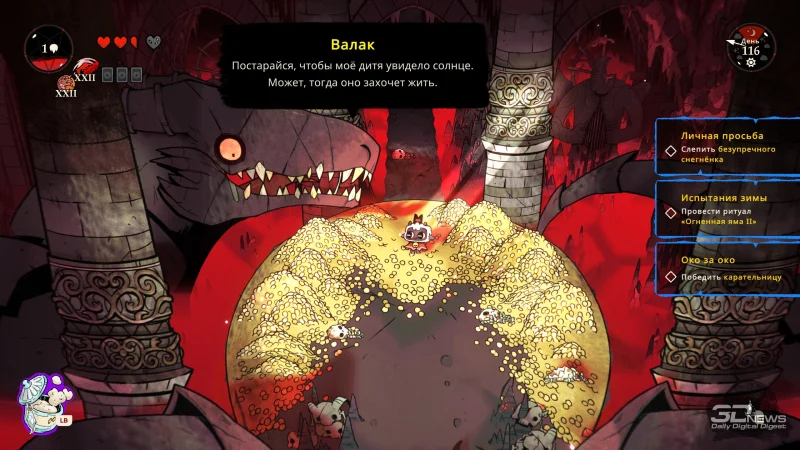Select the round curse icon
Screen dimensions: 800x450
(x=67, y=82)
